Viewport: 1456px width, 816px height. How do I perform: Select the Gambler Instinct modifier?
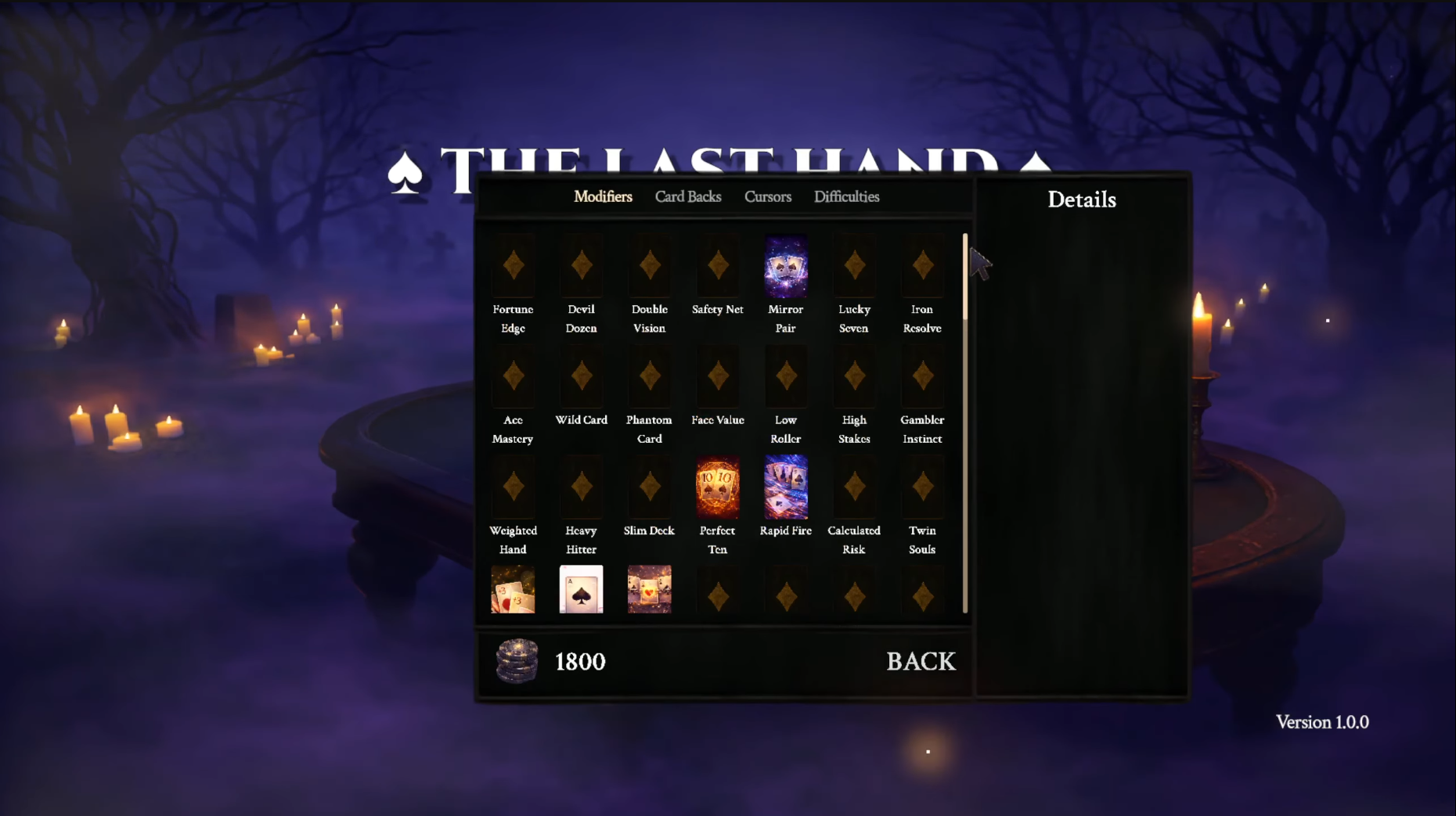coord(922,378)
